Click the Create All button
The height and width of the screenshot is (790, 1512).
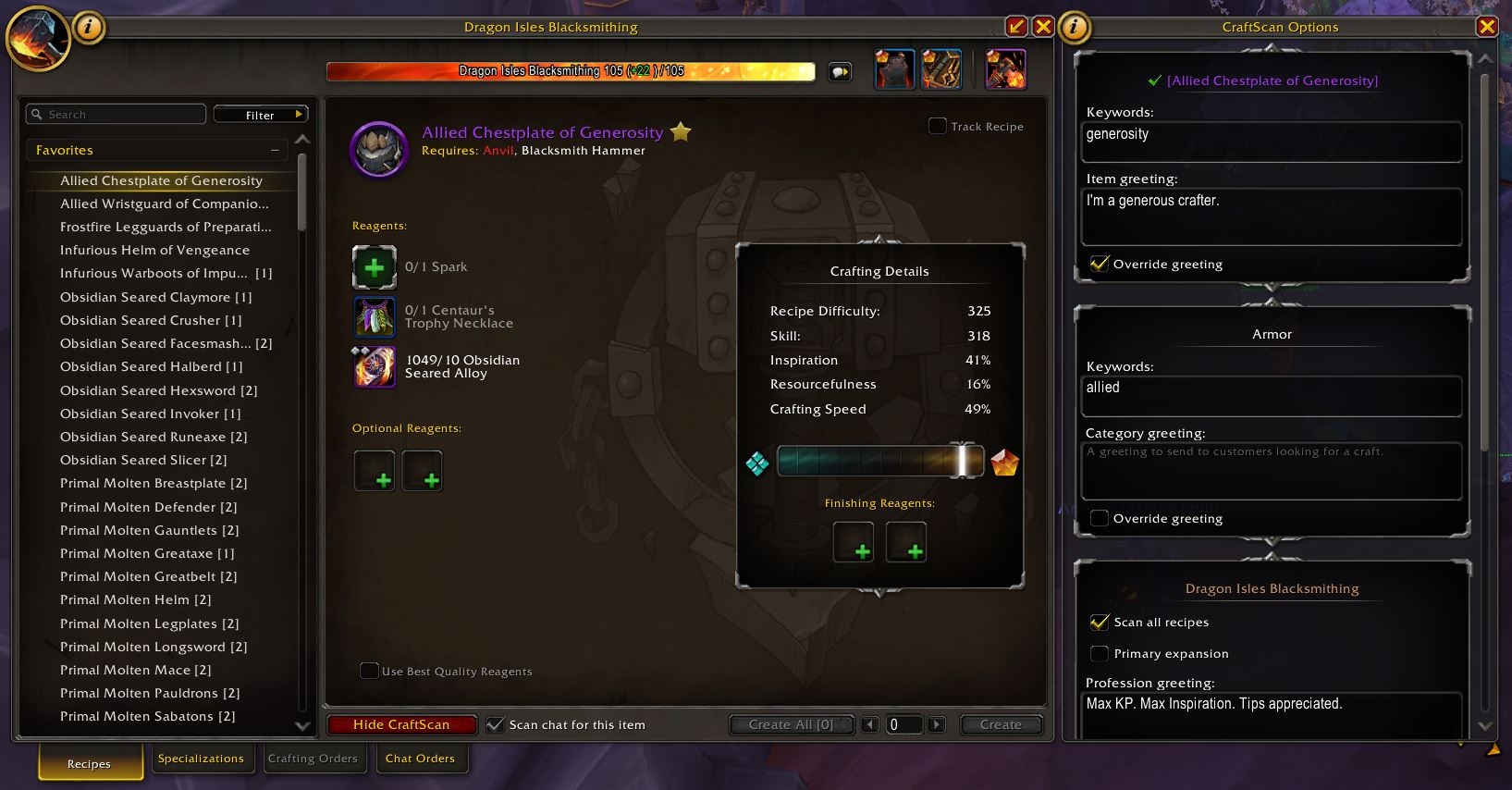click(791, 724)
